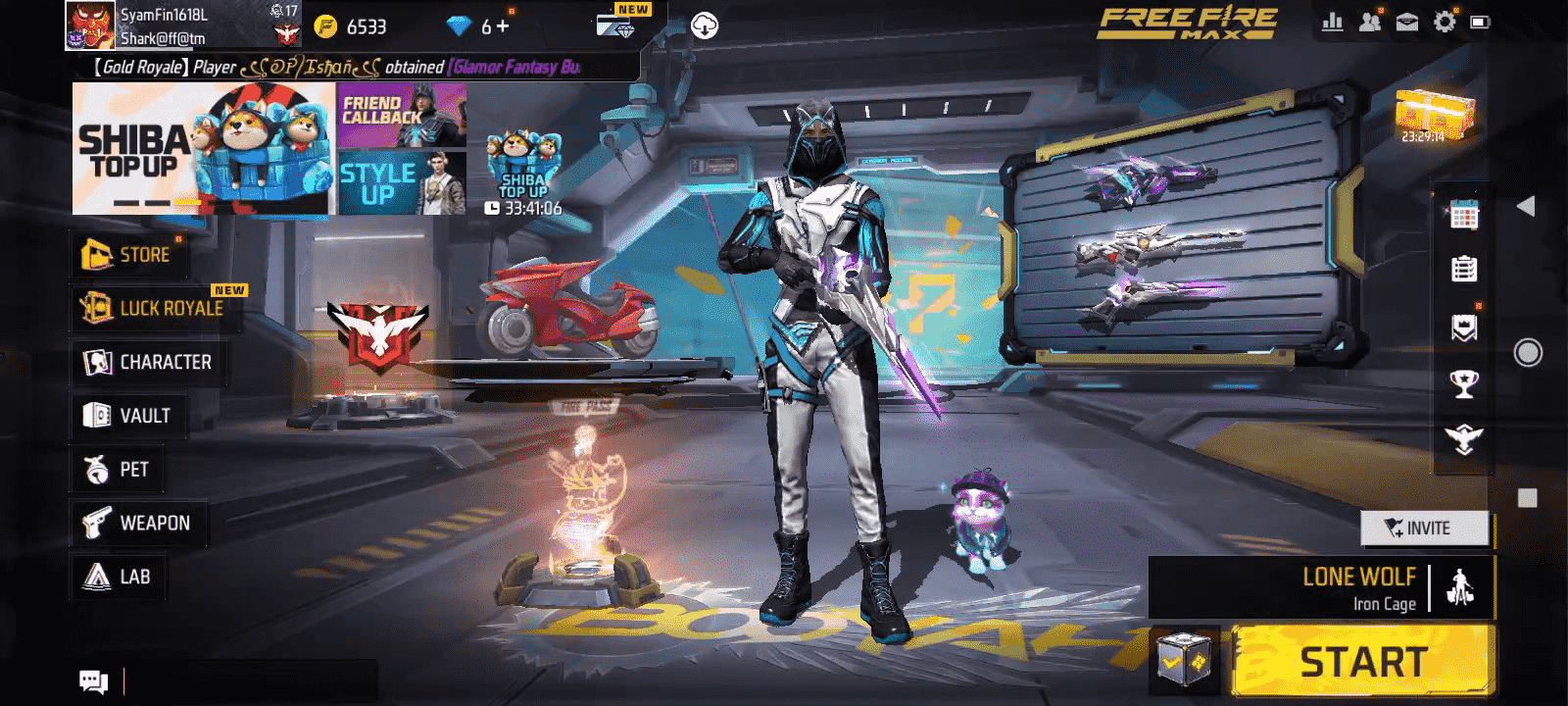Open the calendar events icon
Screen dimensions: 1568x706
pyautogui.click(x=1464, y=215)
